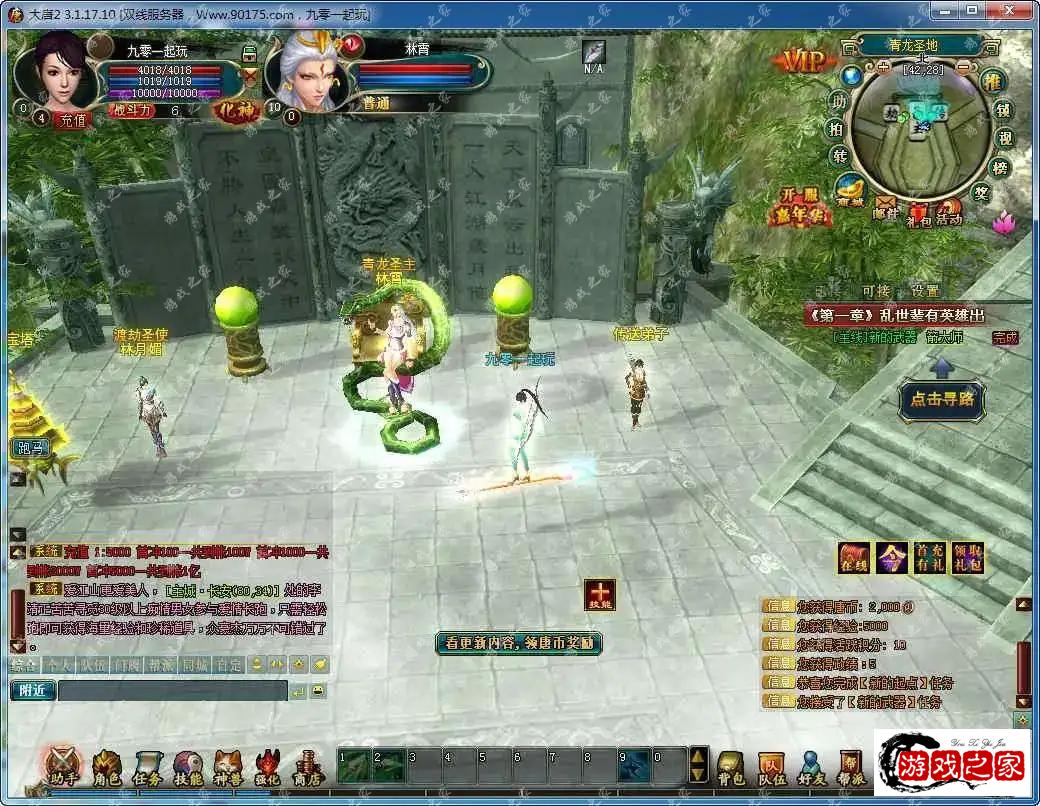Screen dimensions: 1040x806
Task: Switch to the 综合 chat tab
Action: (23, 663)
